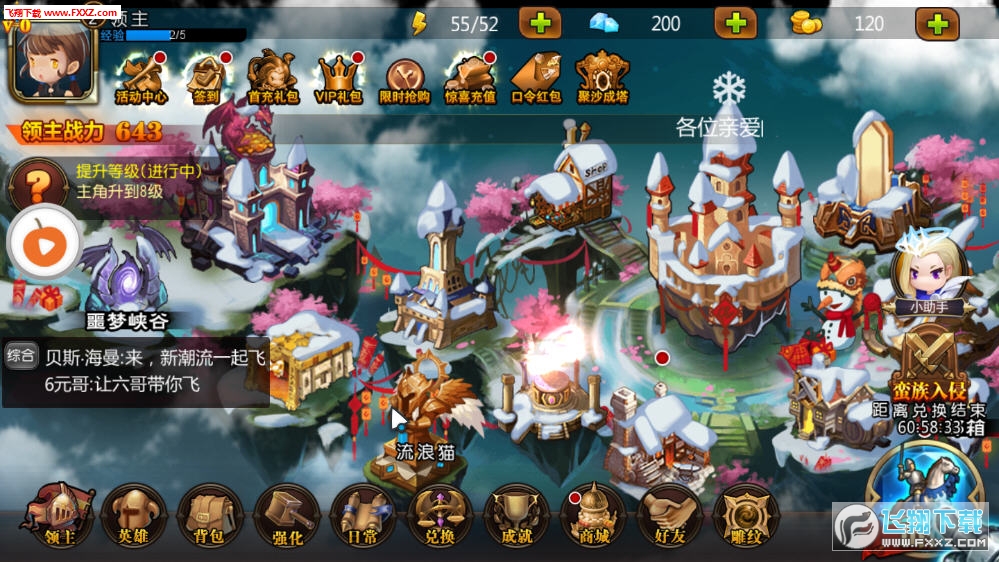Open the 限时抢购 limited-time sale
This screenshot has width=999, height=562.
point(405,78)
